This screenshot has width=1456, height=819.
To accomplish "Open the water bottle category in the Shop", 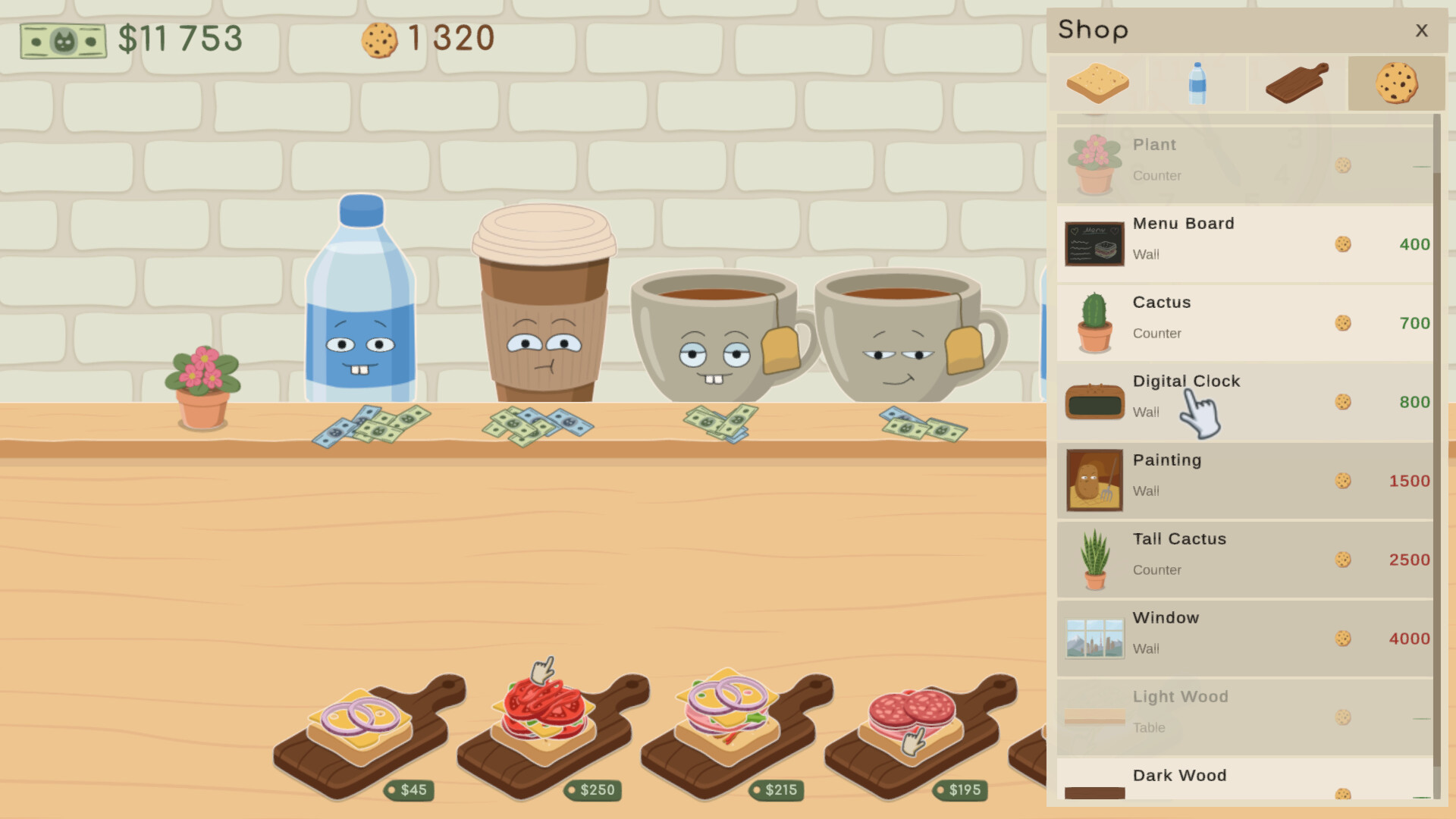I will (x=1197, y=82).
